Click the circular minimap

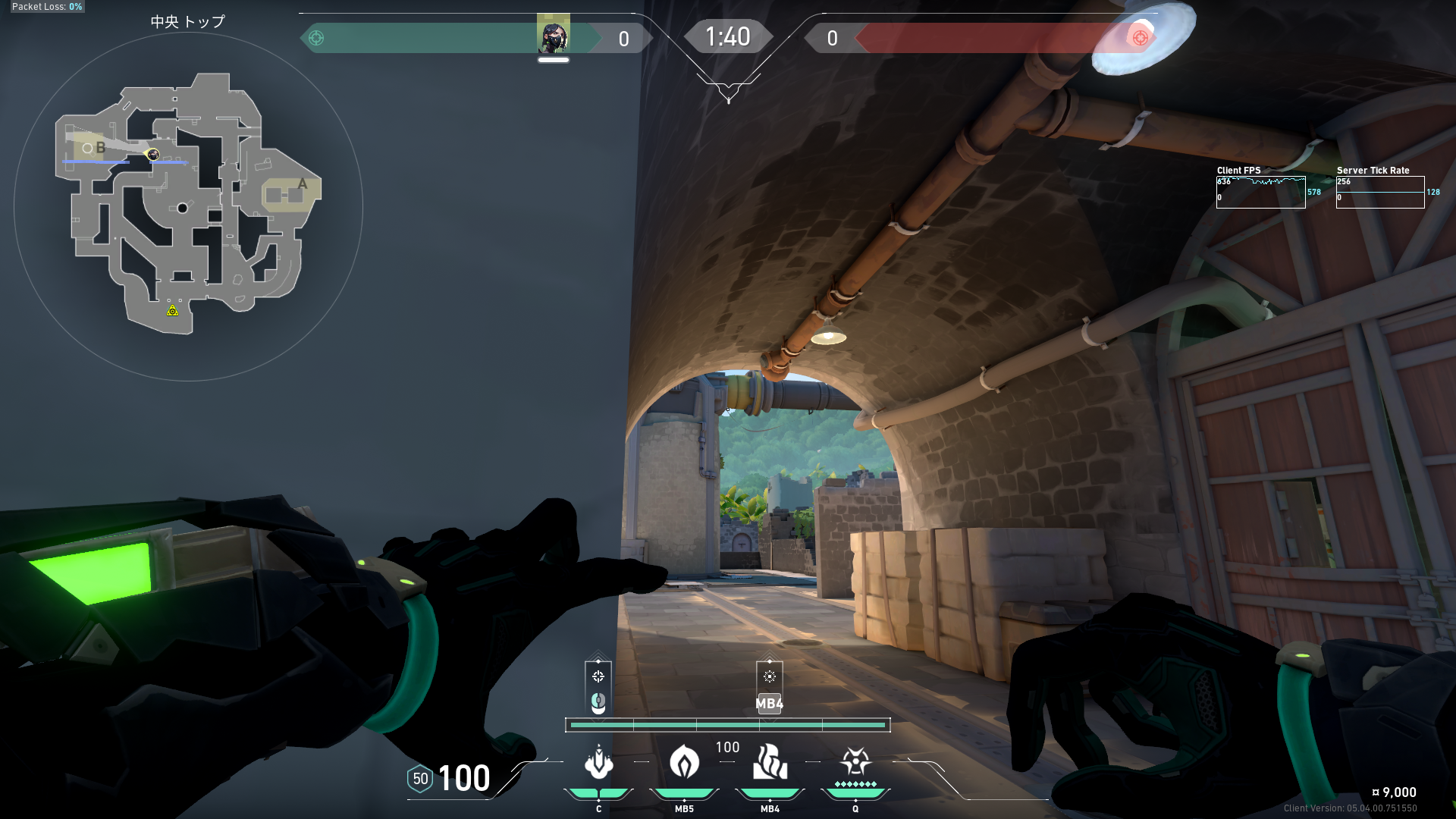click(x=188, y=206)
